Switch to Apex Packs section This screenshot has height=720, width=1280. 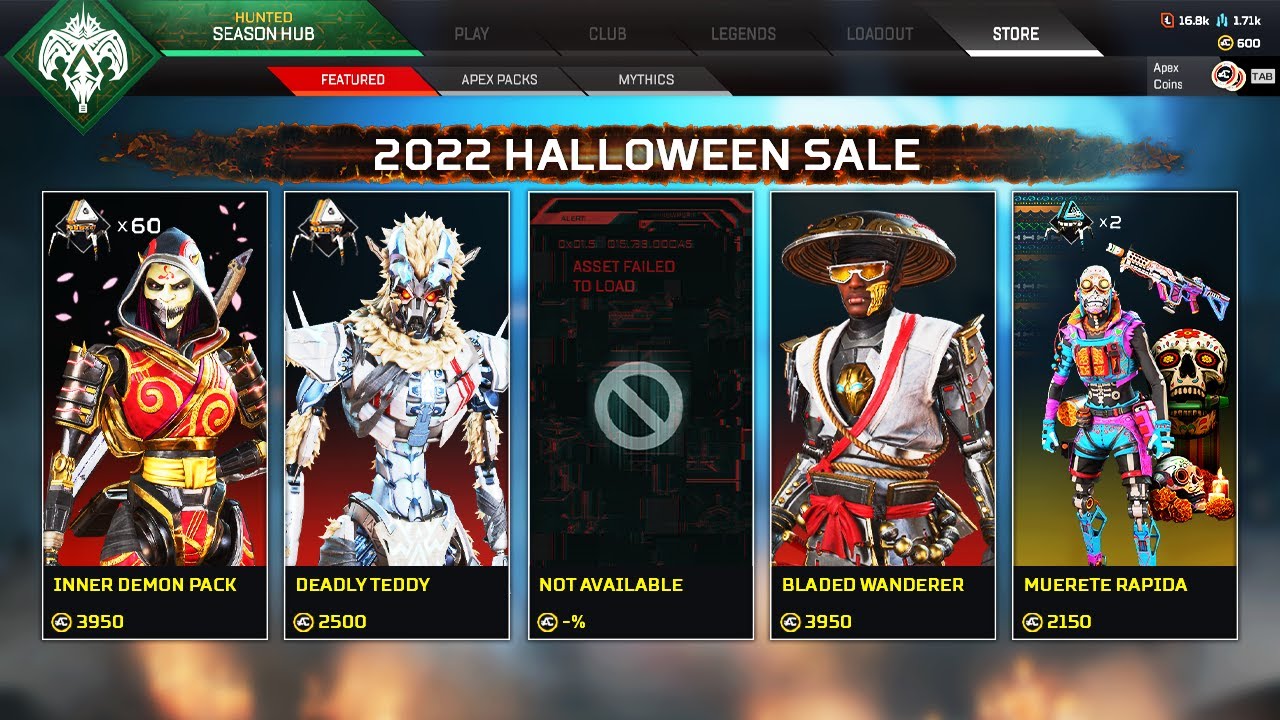(499, 80)
